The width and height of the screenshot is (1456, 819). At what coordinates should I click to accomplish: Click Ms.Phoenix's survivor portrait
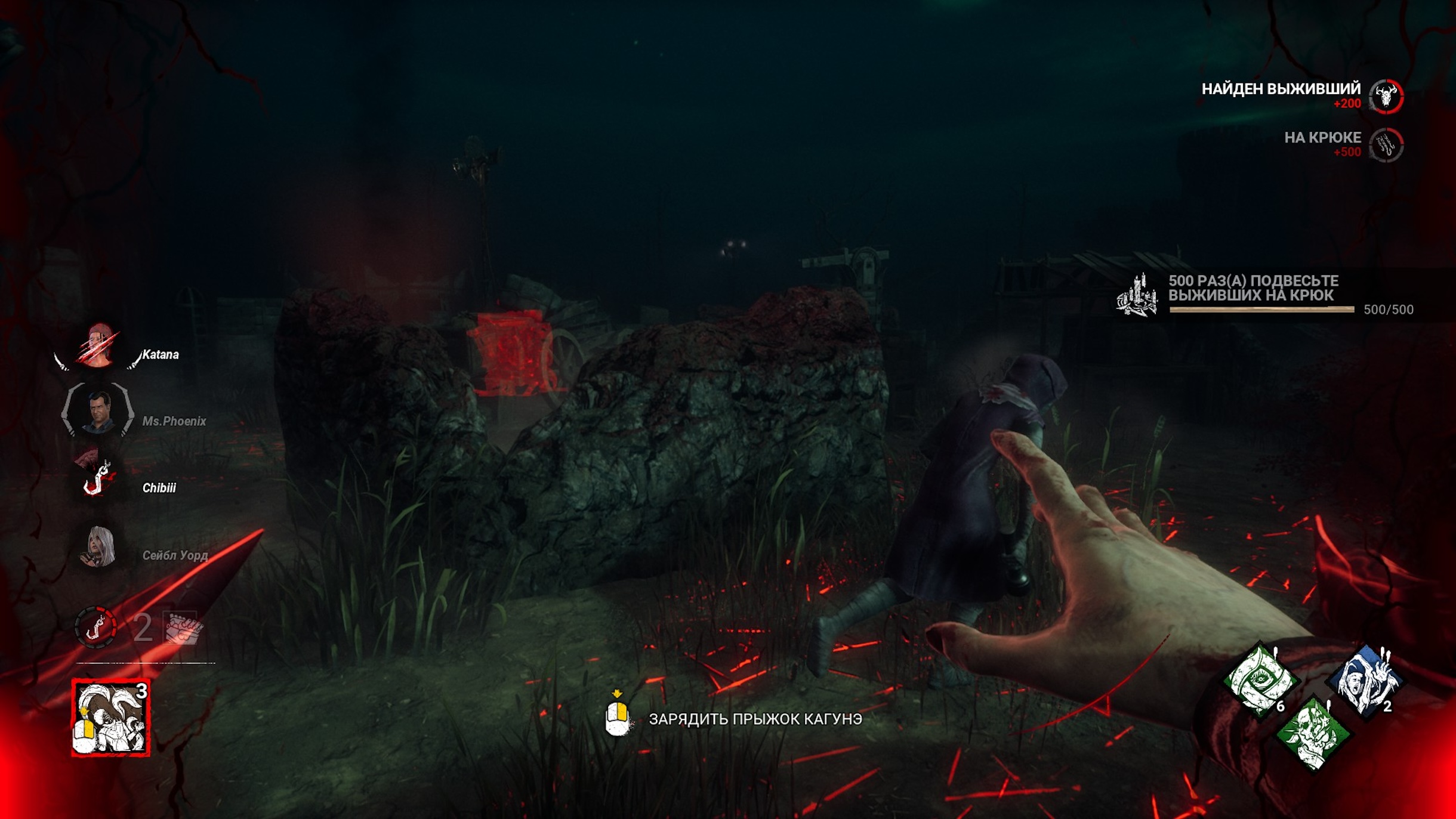[x=97, y=411]
